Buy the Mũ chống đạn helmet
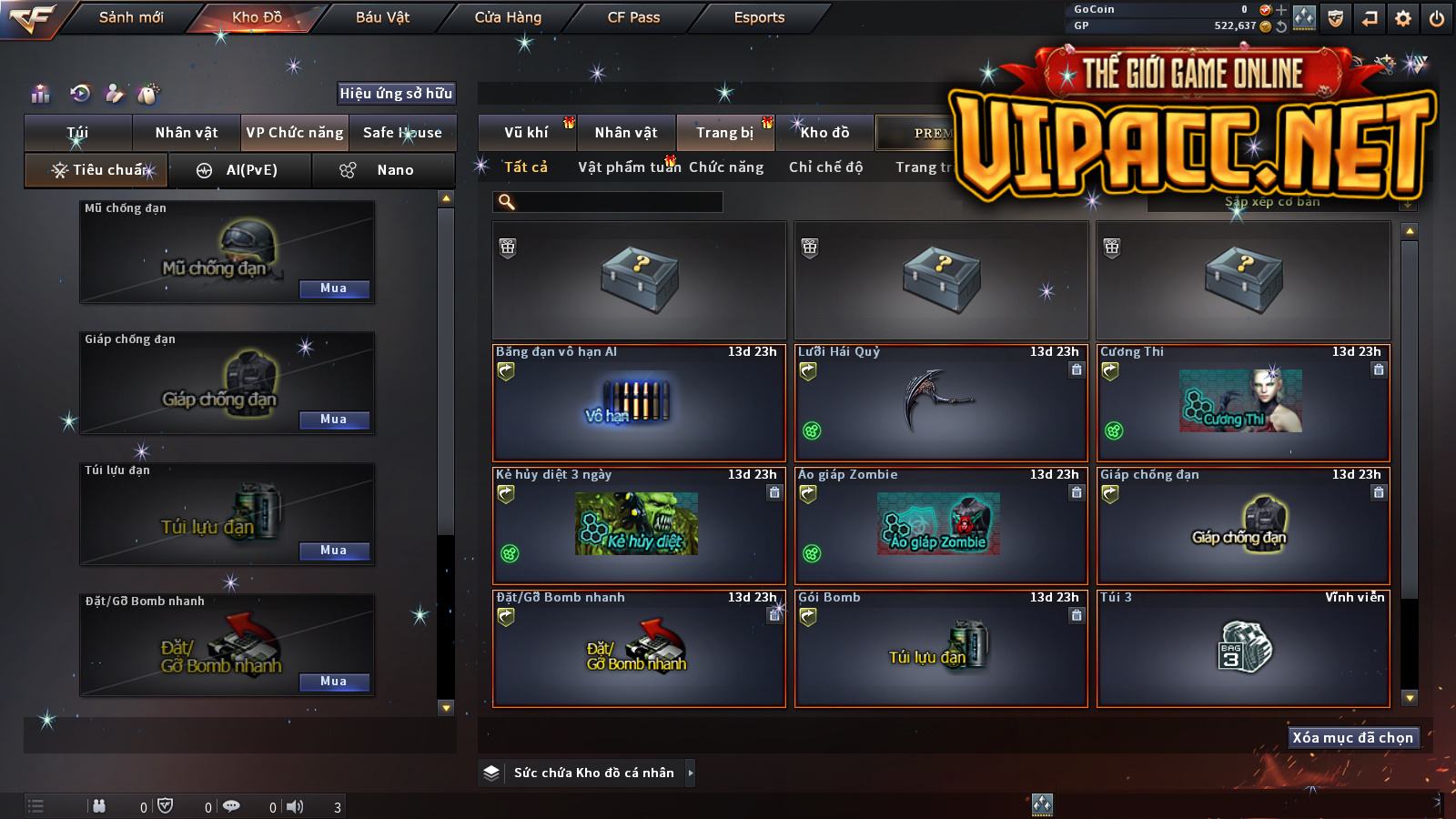The height and width of the screenshot is (819, 1456). 334,288
